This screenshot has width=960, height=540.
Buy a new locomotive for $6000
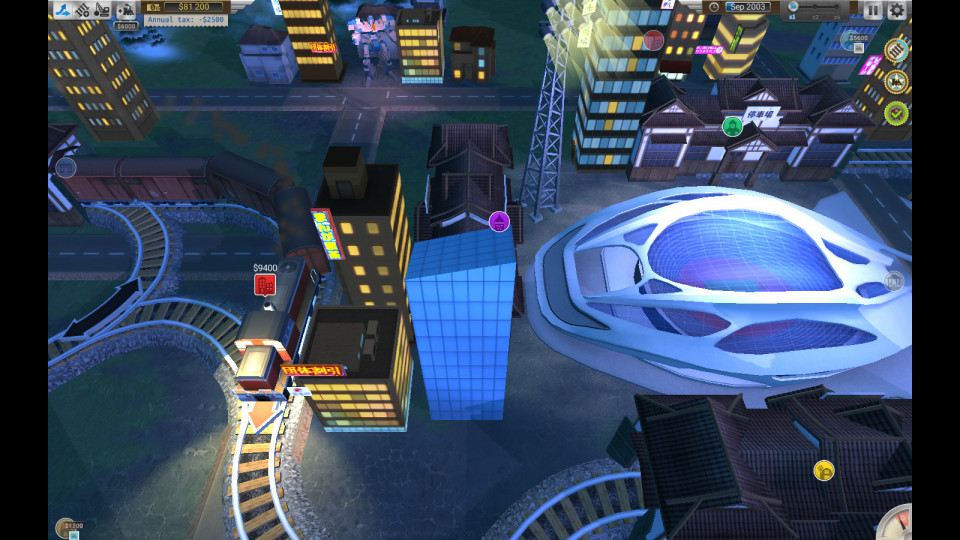[127, 11]
